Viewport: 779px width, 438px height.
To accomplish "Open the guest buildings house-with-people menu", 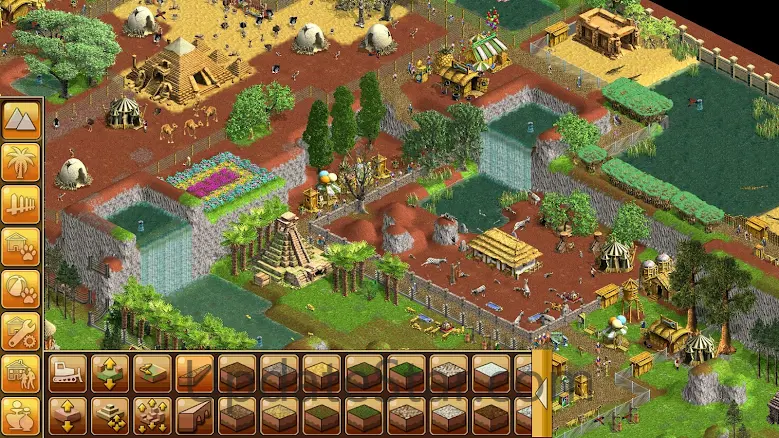I will click(x=21, y=374).
